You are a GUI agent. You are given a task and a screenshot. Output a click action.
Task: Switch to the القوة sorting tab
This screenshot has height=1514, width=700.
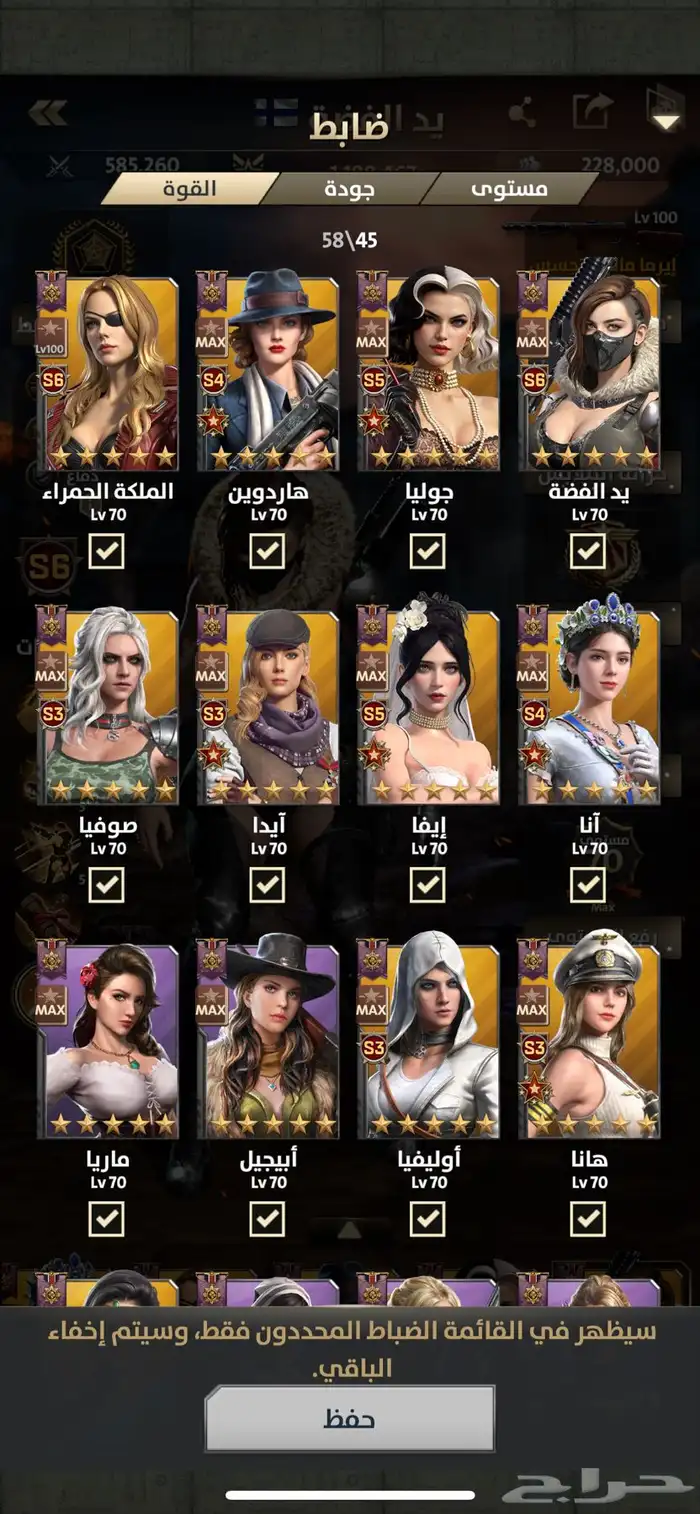click(188, 188)
